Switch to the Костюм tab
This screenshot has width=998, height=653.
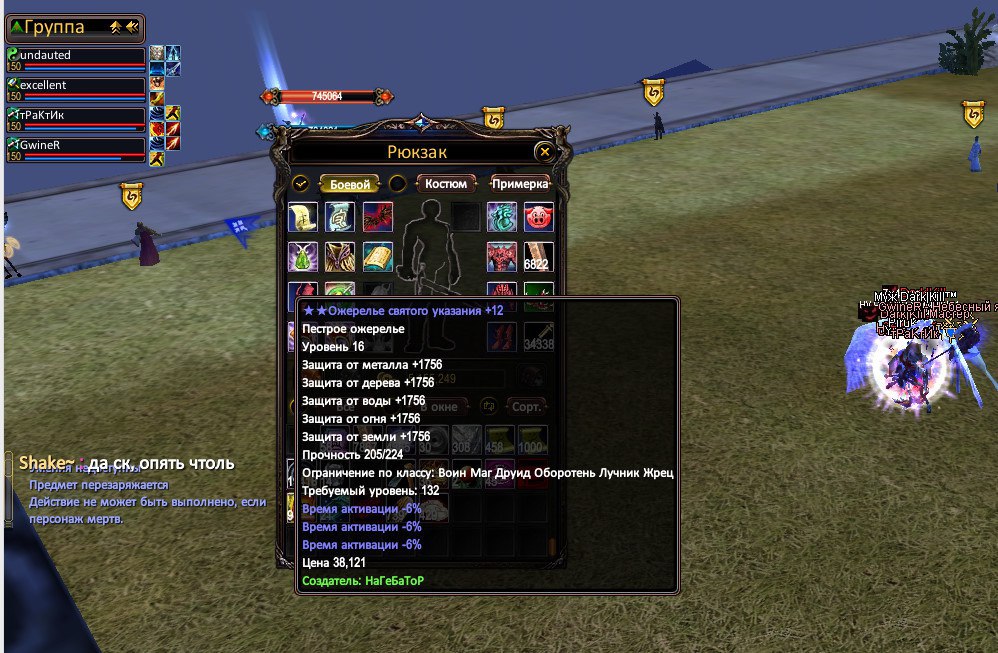pos(446,184)
